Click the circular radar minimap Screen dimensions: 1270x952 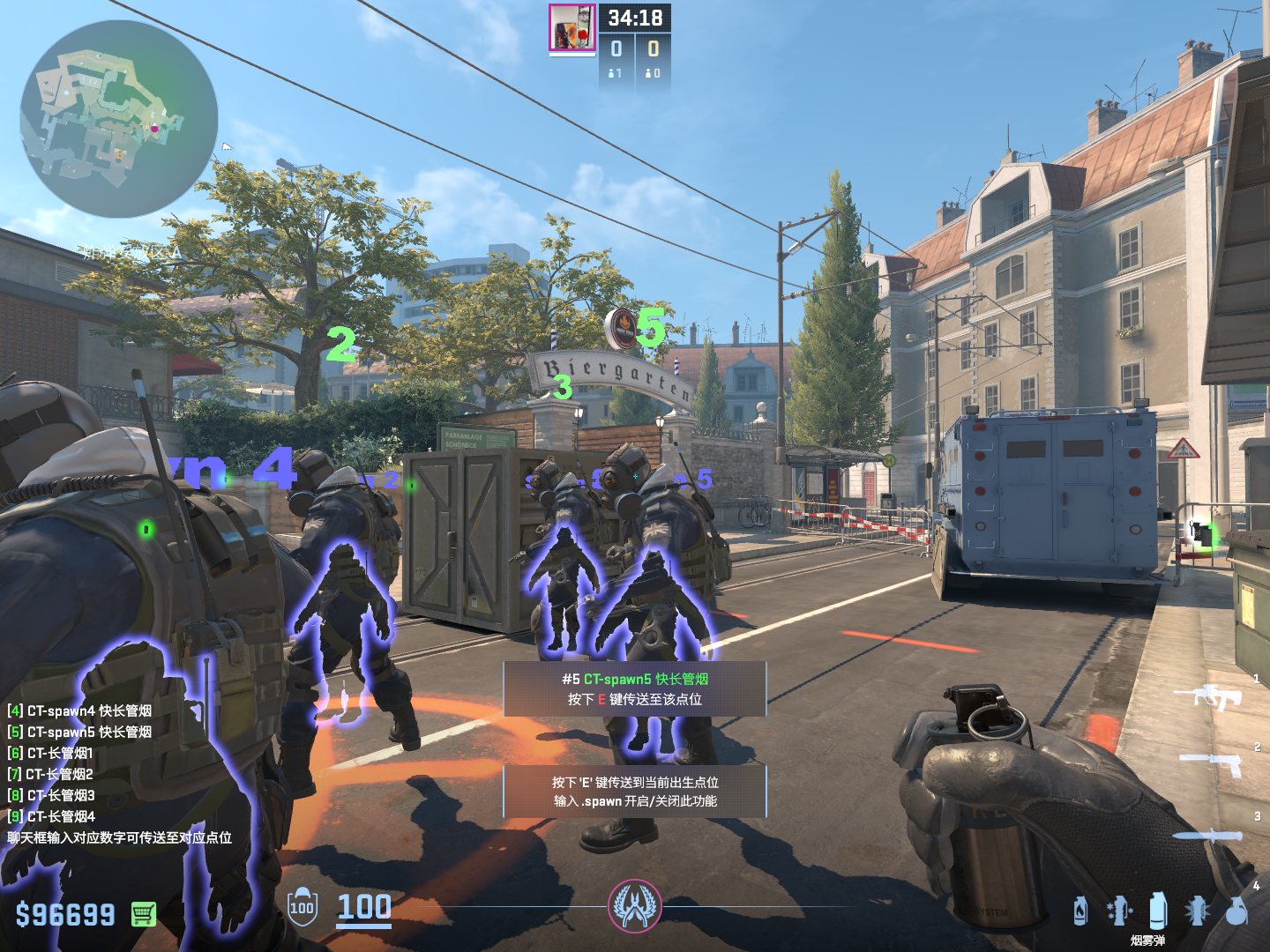pos(119,119)
